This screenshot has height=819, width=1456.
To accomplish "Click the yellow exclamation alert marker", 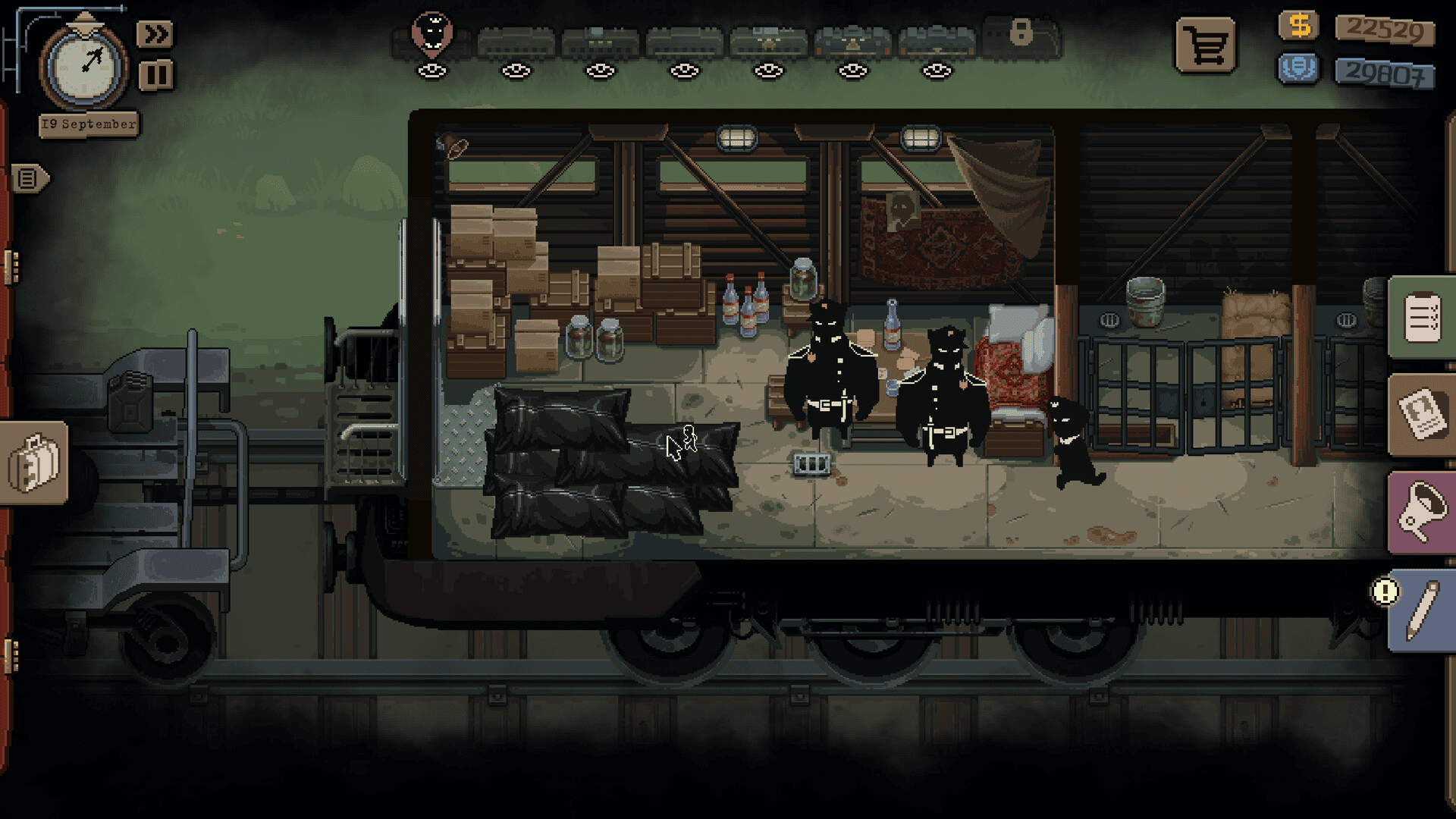I will (x=1385, y=591).
